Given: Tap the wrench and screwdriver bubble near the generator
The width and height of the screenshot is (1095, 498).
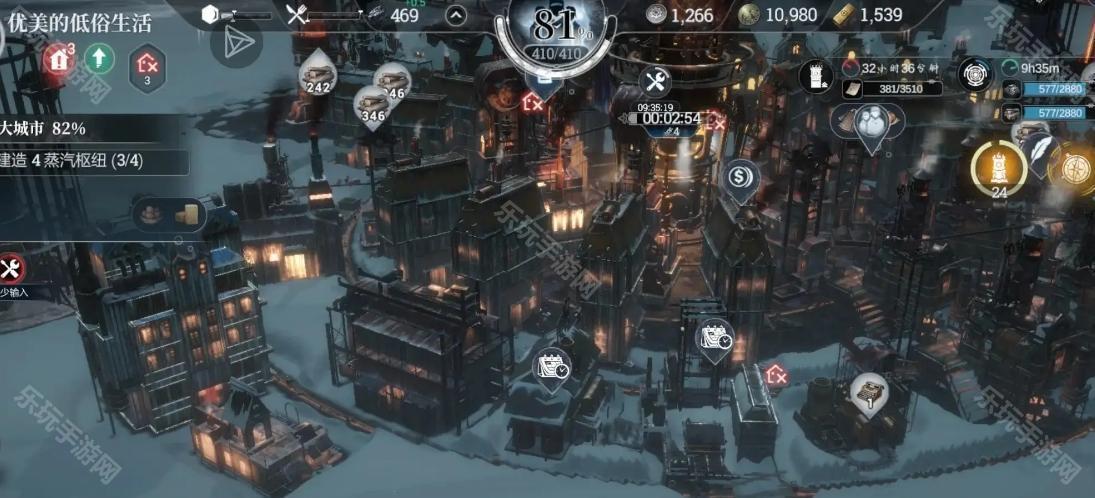Looking at the screenshot, I should pyautogui.click(x=655, y=82).
